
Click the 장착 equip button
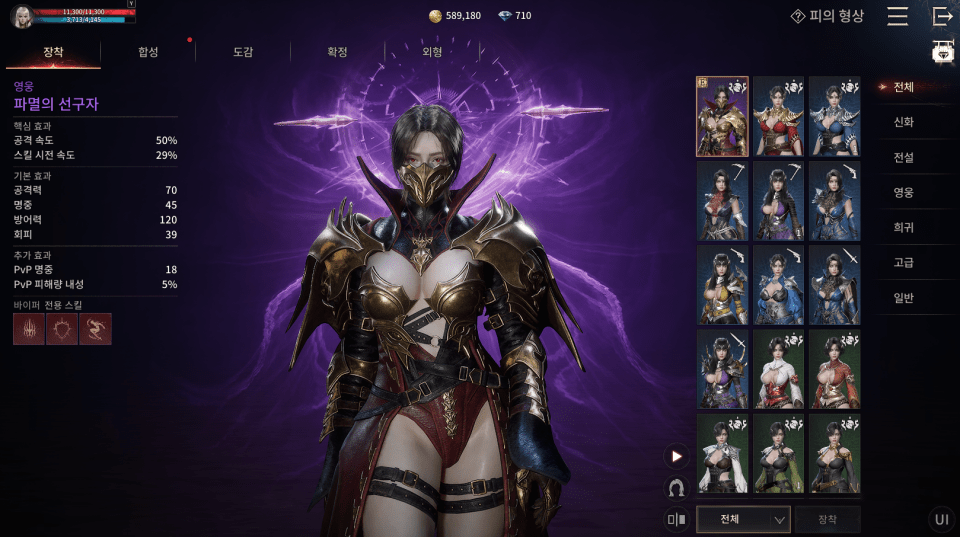827,519
